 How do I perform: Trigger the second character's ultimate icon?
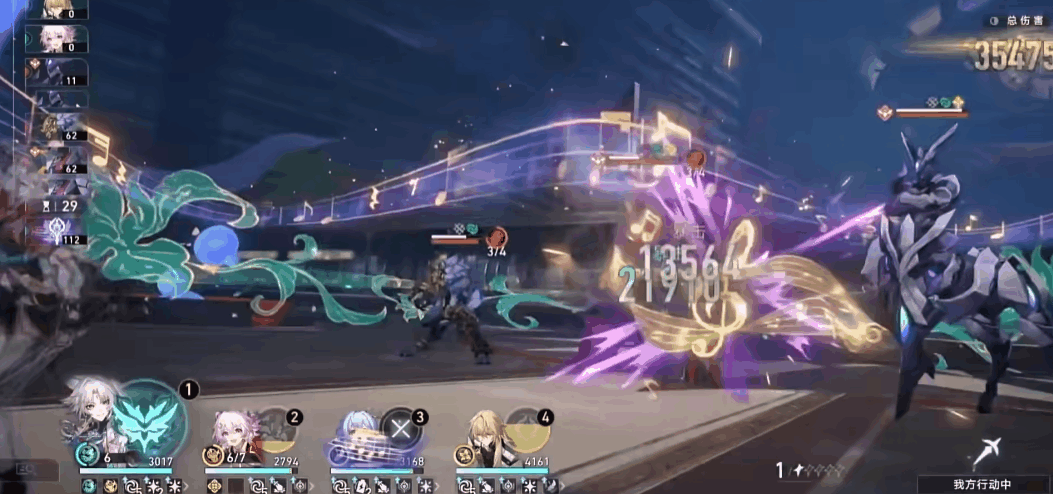click(x=277, y=430)
